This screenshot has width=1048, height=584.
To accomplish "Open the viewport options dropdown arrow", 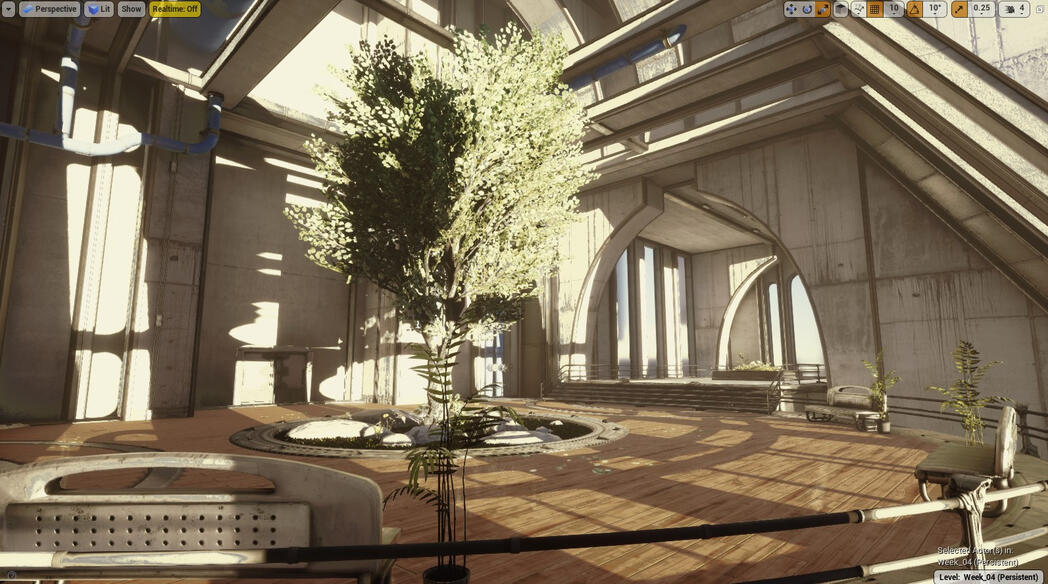I will 8,9.
